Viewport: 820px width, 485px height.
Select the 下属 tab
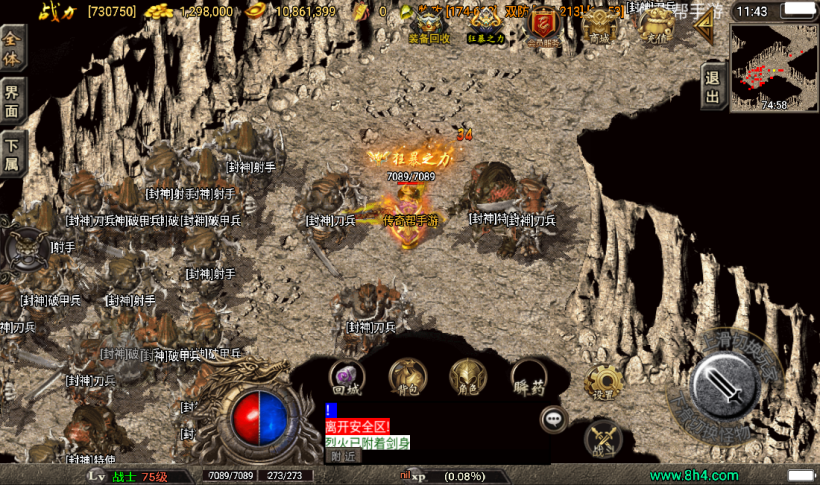tap(12, 155)
